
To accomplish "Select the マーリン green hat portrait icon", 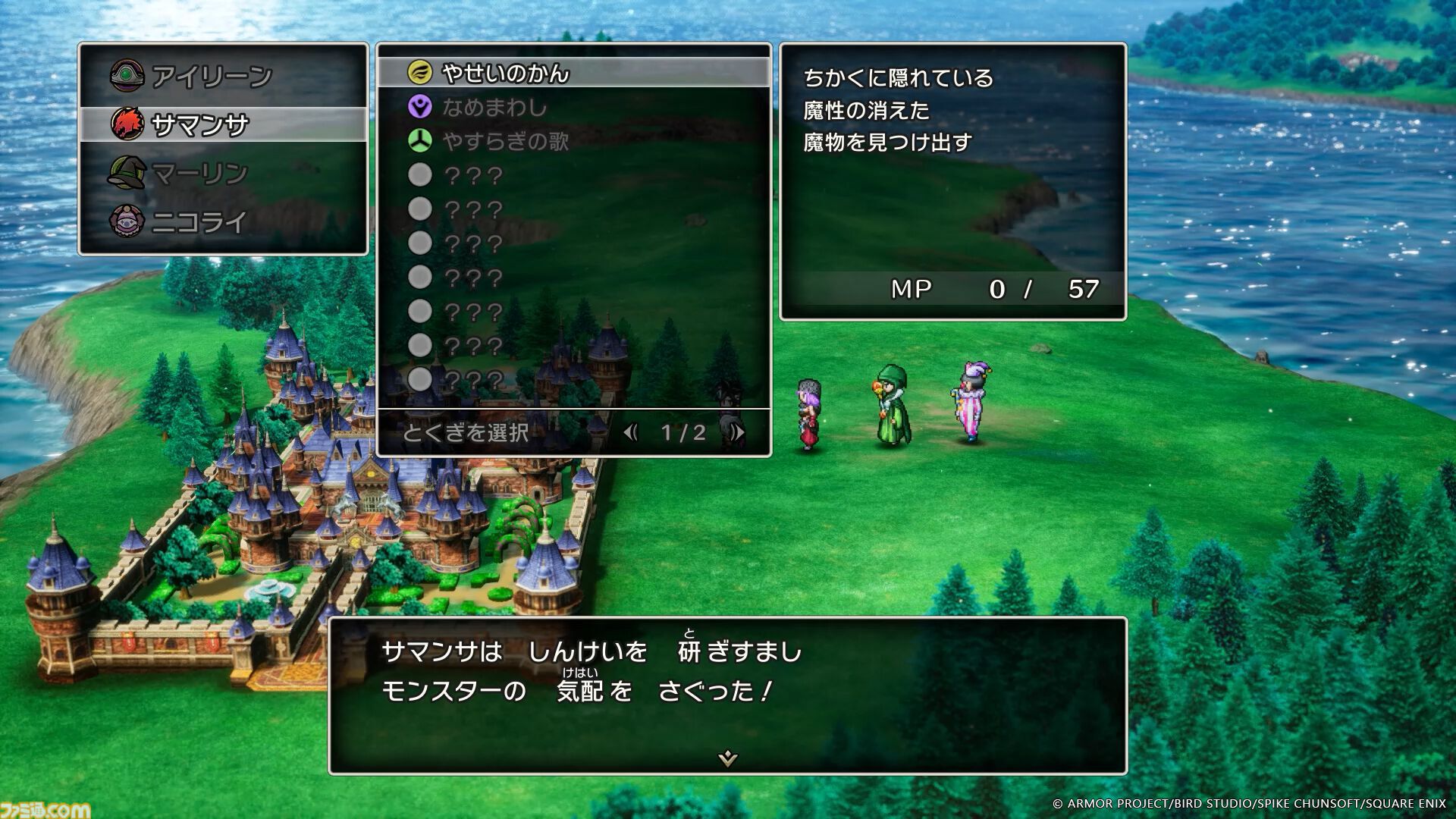I will pos(128,172).
